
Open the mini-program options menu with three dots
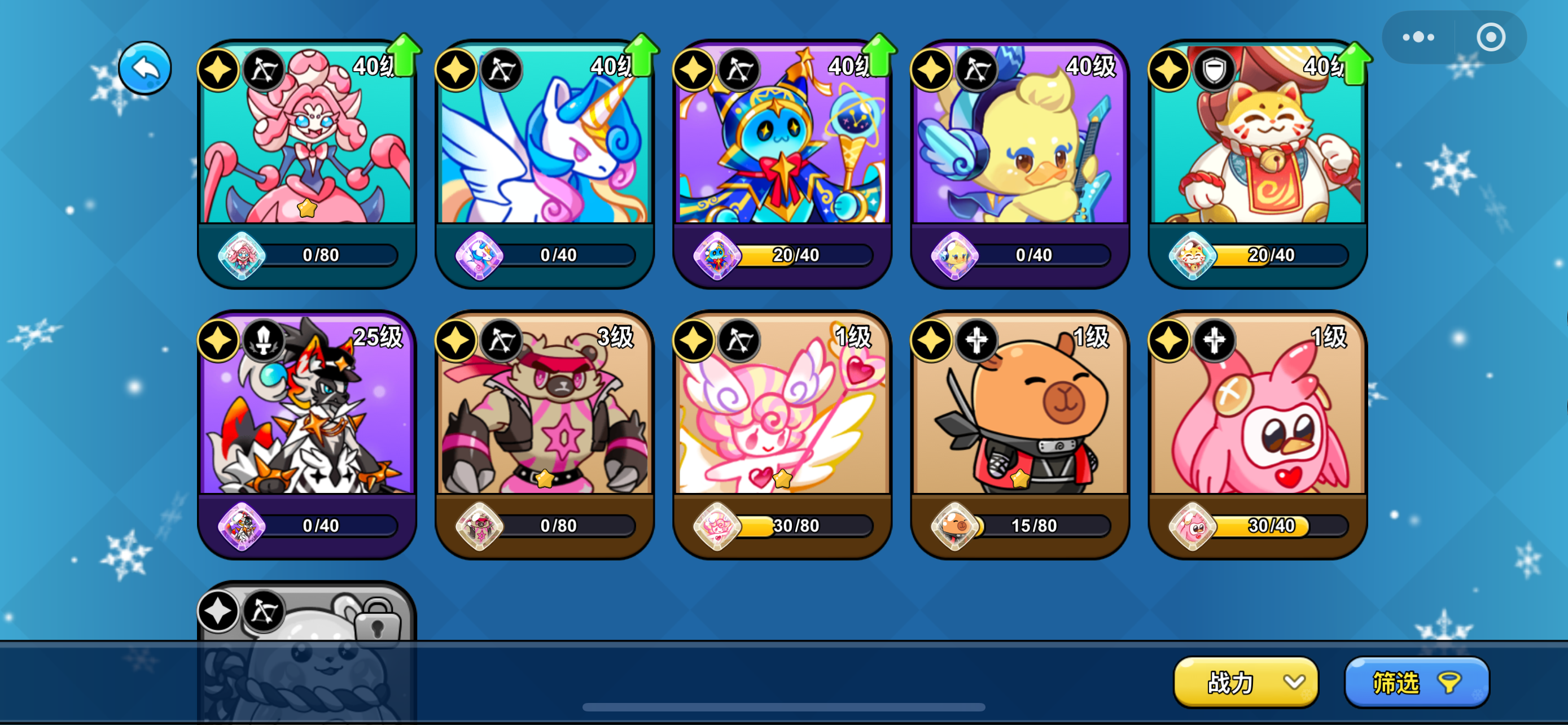tap(1418, 36)
